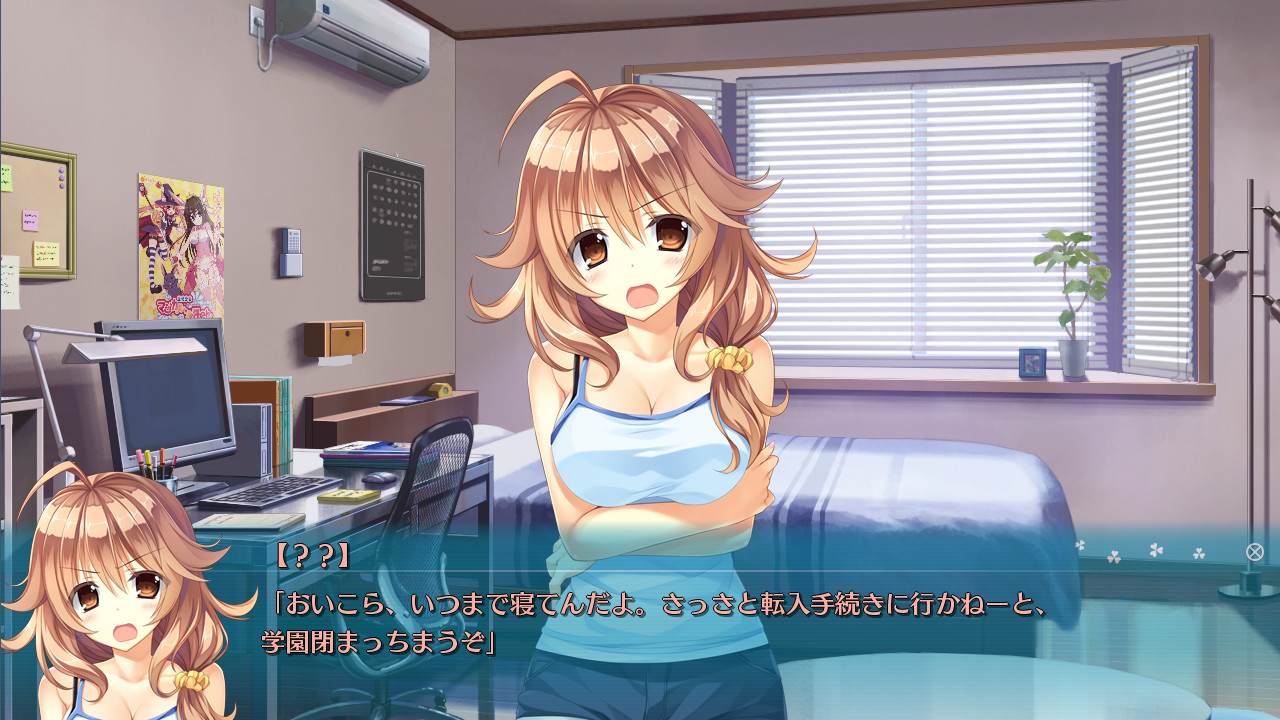Select the leftmost clover icon on the dialogue box
Image resolution: width=1280 pixels, height=720 pixels.
pos(1080,546)
